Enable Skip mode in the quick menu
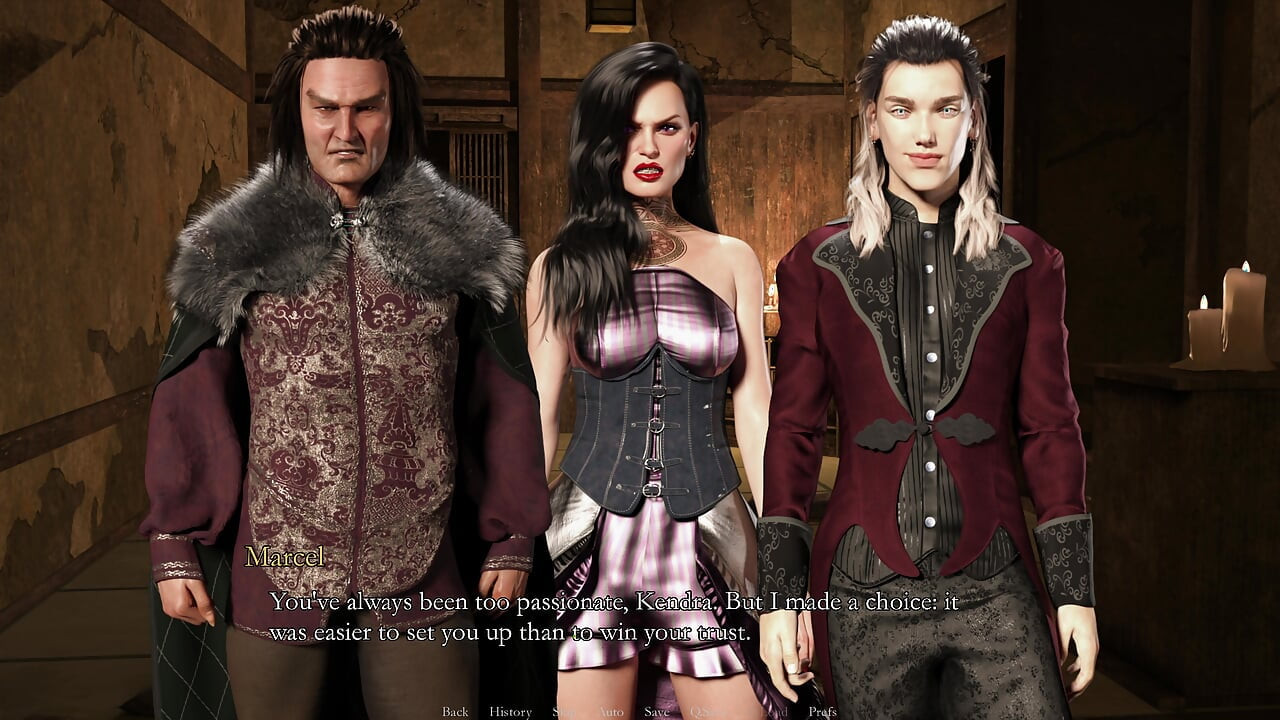1280x720 pixels. 564,711
